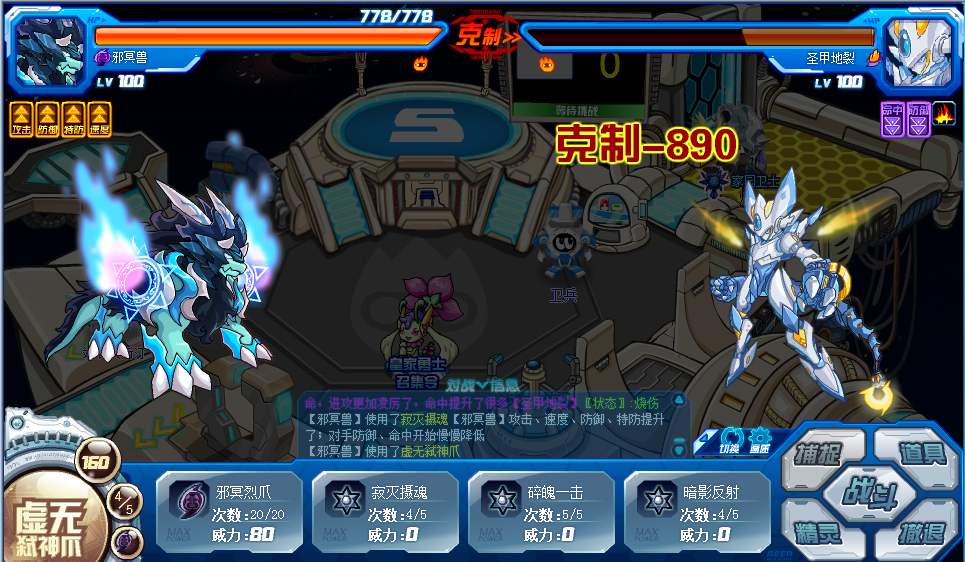
Task: Click the 速度 speed buff icon
Action: 99,119
